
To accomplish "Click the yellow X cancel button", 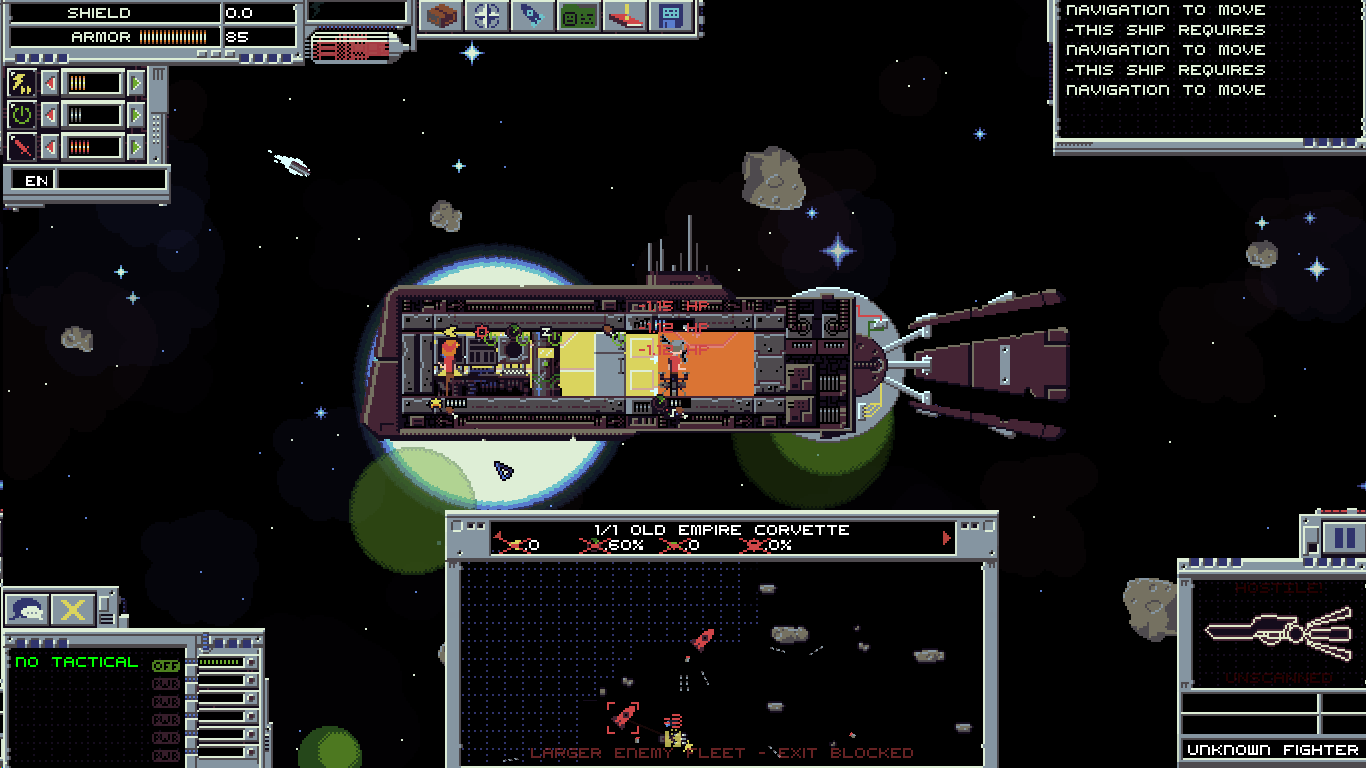I will [73, 608].
